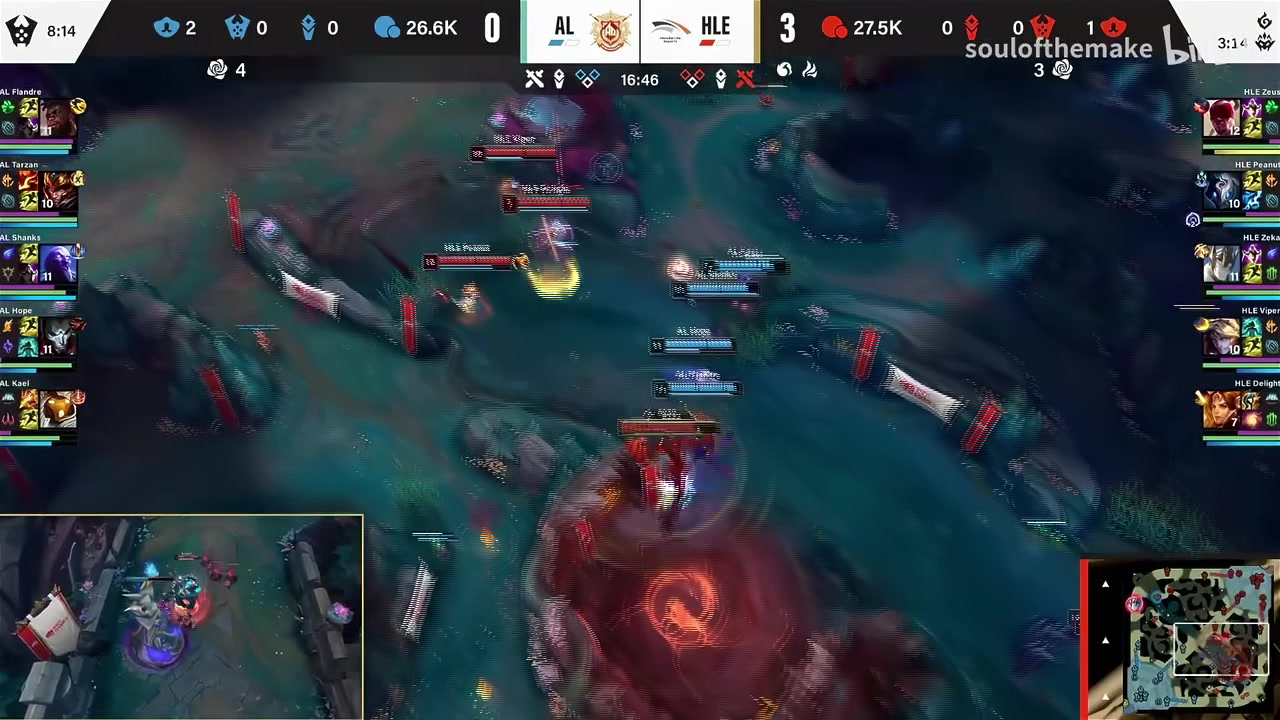
Task: Select HLE Peanut's champion portrait
Action: 1221,191
